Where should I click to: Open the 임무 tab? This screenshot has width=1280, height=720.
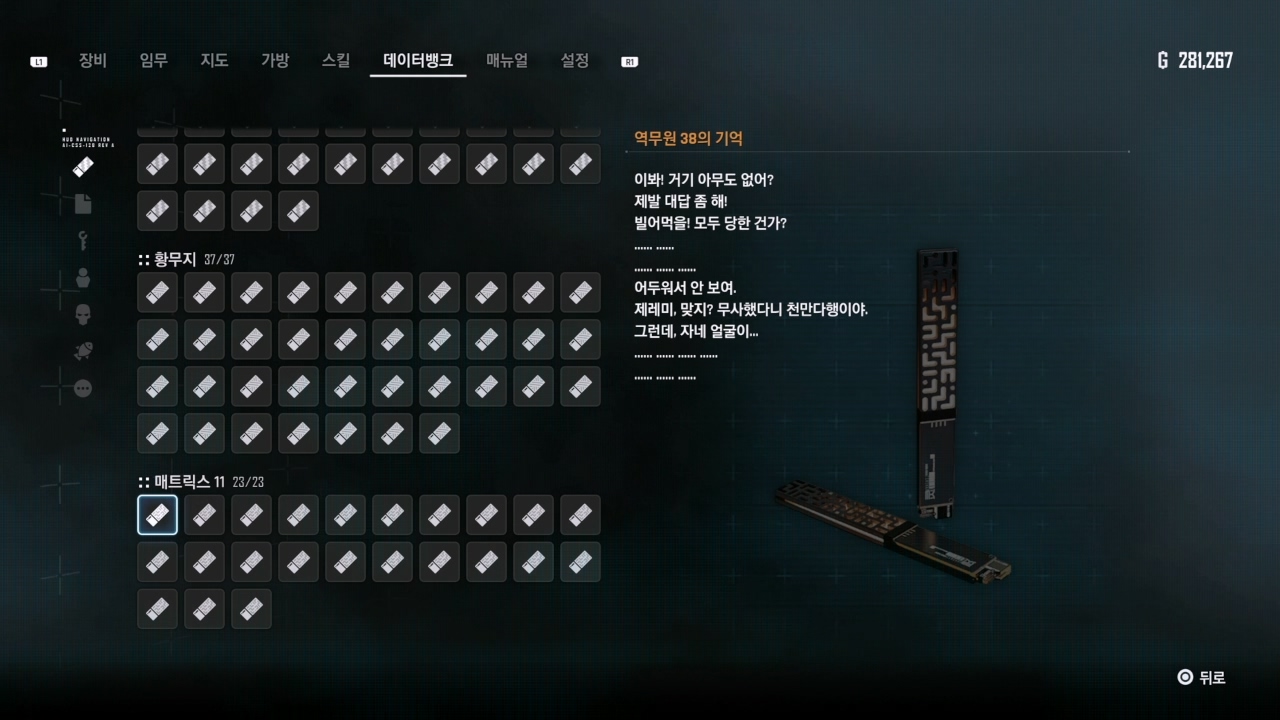tap(154, 60)
